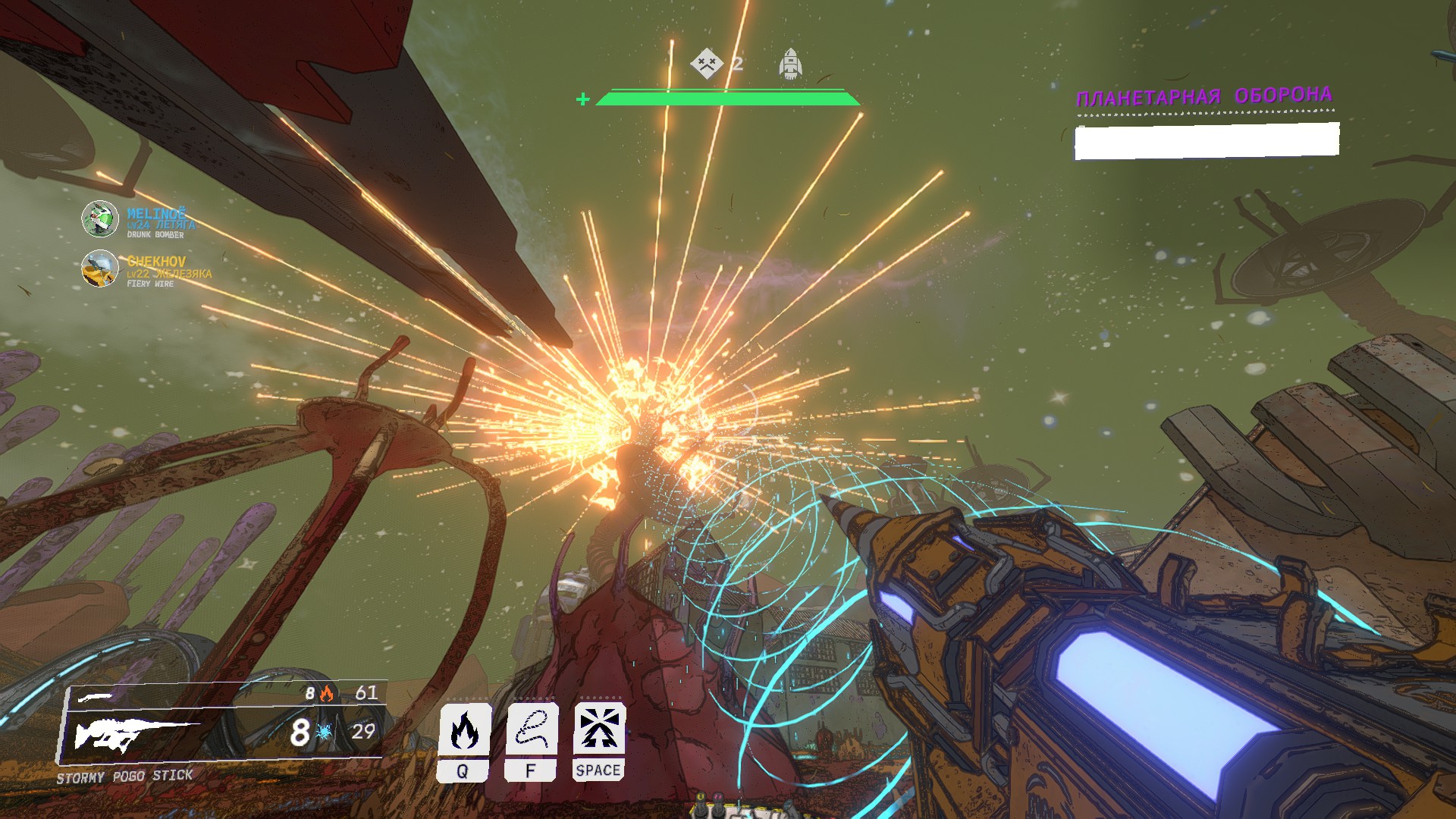This screenshot has width=1456, height=819.
Task: Click the rocket ship objective icon
Action: [x=790, y=64]
